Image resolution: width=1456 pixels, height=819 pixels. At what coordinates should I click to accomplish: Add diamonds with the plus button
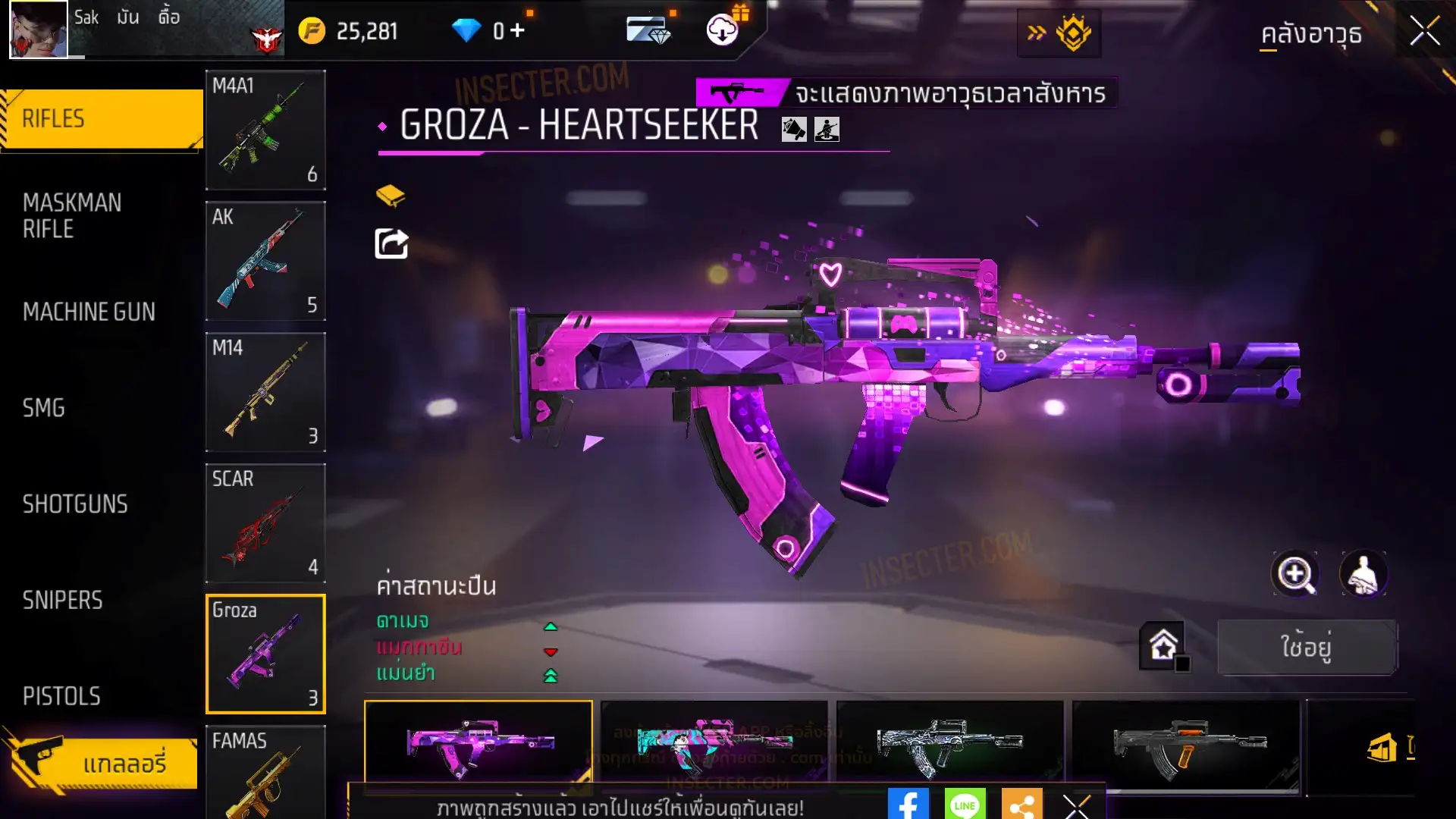(x=518, y=30)
